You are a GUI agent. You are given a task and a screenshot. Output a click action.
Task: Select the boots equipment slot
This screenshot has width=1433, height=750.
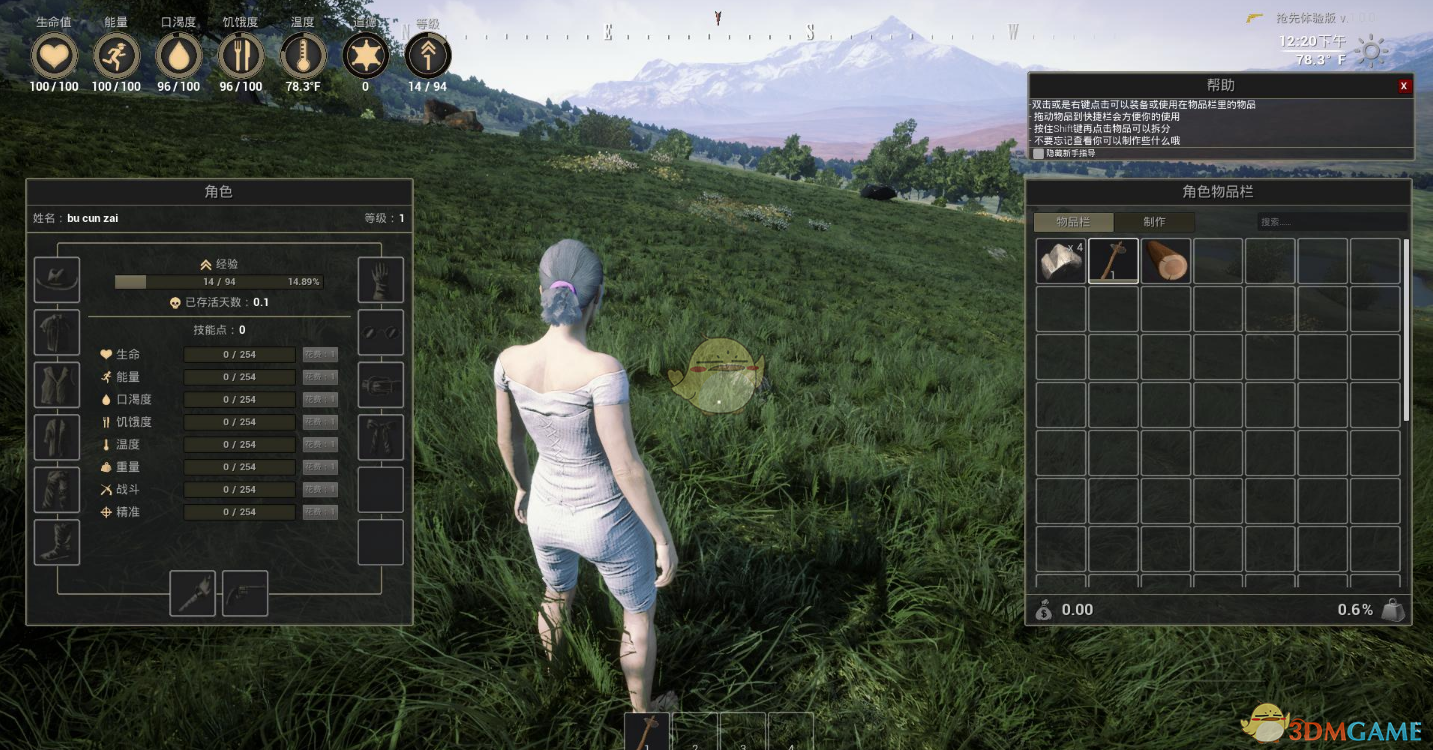(57, 542)
